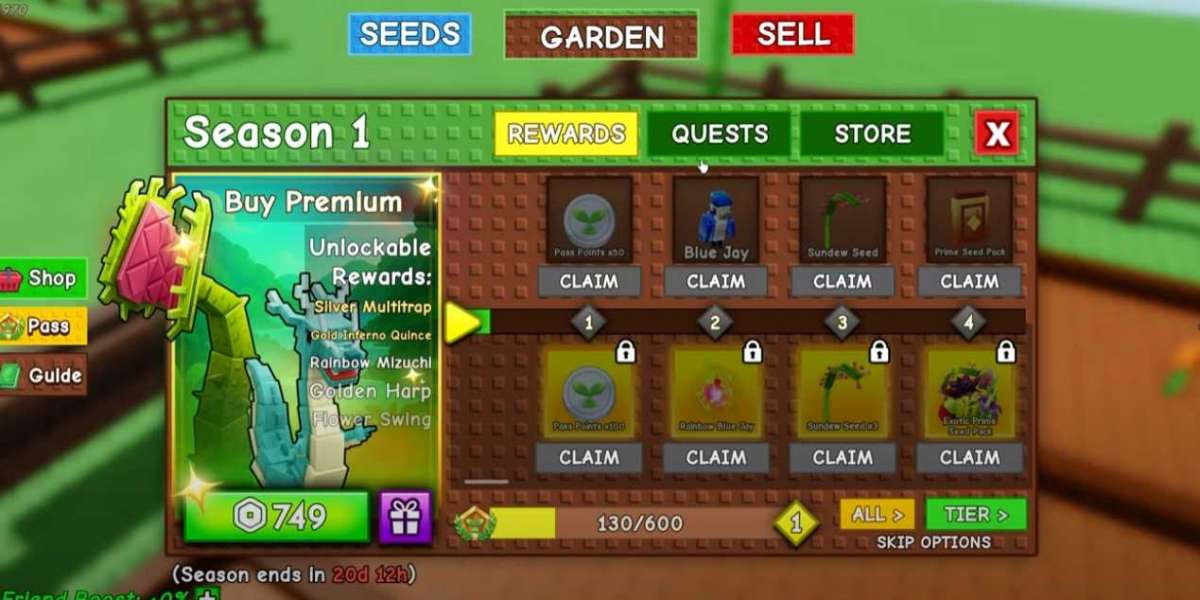Open the Seeds shop button
The height and width of the screenshot is (600, 1200).
coord(409,34)
